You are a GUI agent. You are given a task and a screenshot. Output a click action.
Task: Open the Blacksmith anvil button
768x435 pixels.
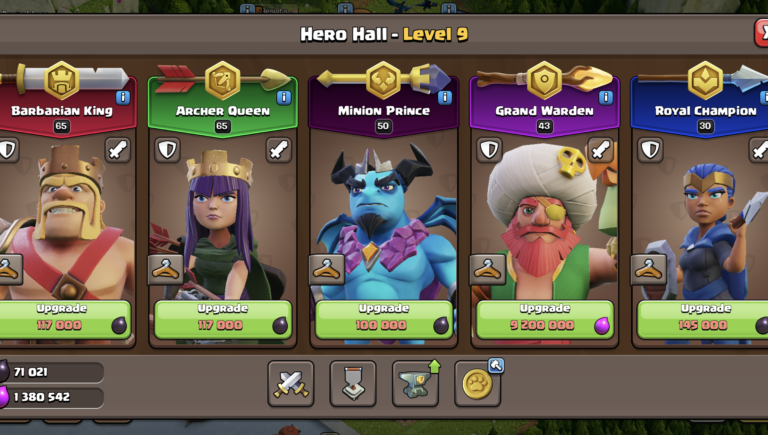coord(415,383)
